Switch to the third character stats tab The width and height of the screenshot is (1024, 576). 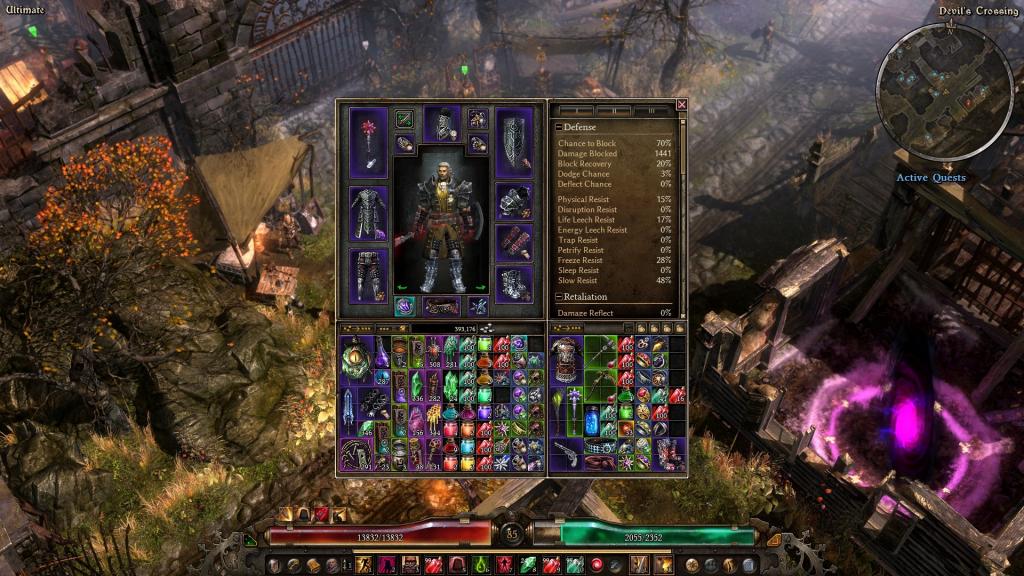point(653,110)
